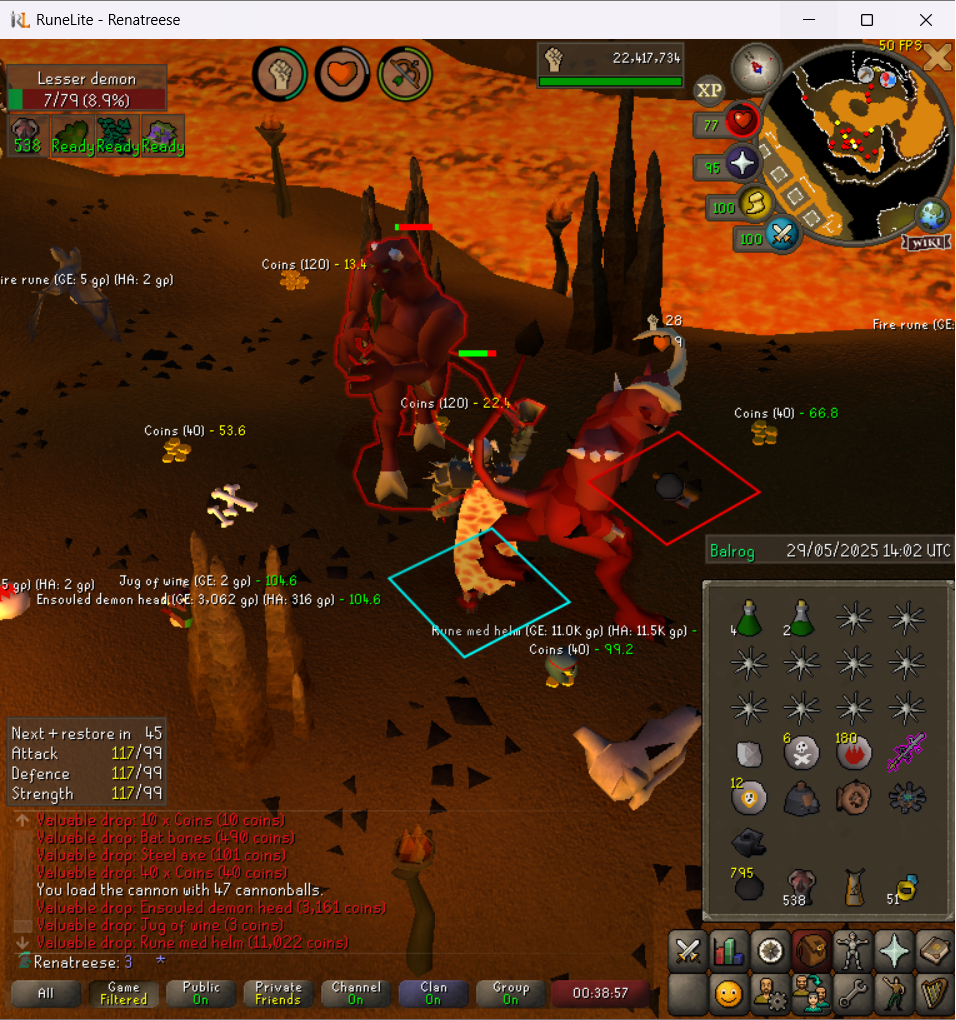
Task: Open the Music player harp tab
Action: pyautogui.click(x=933, y=994)
